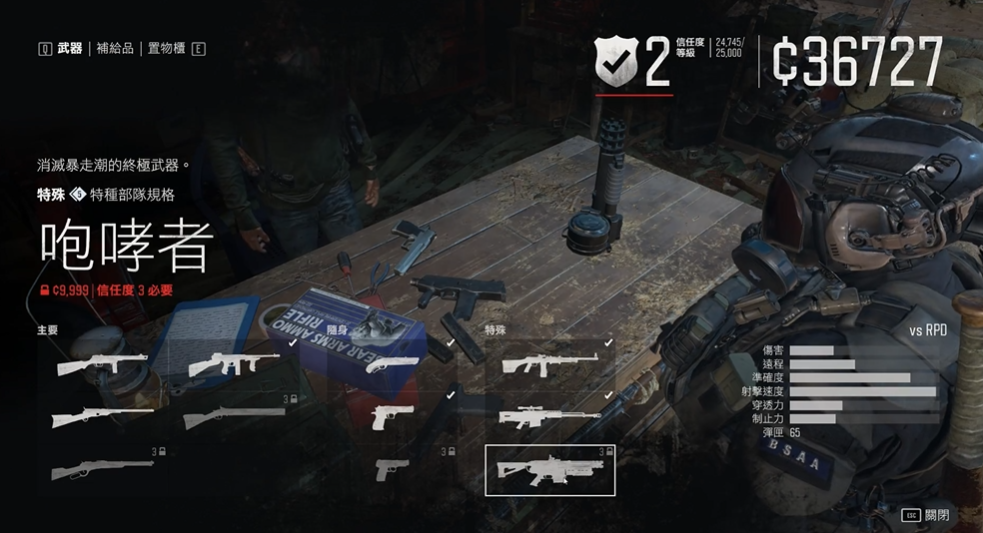Choose the checked machine gun under 特殊

click(549, 364)
